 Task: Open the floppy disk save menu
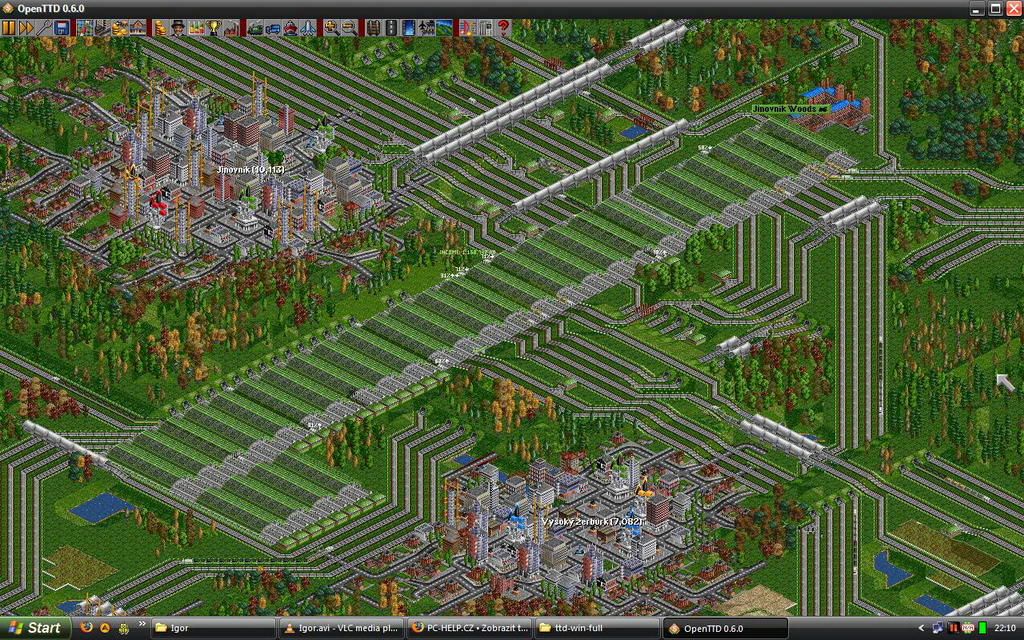pyautogui.click(x=62, y=28)
